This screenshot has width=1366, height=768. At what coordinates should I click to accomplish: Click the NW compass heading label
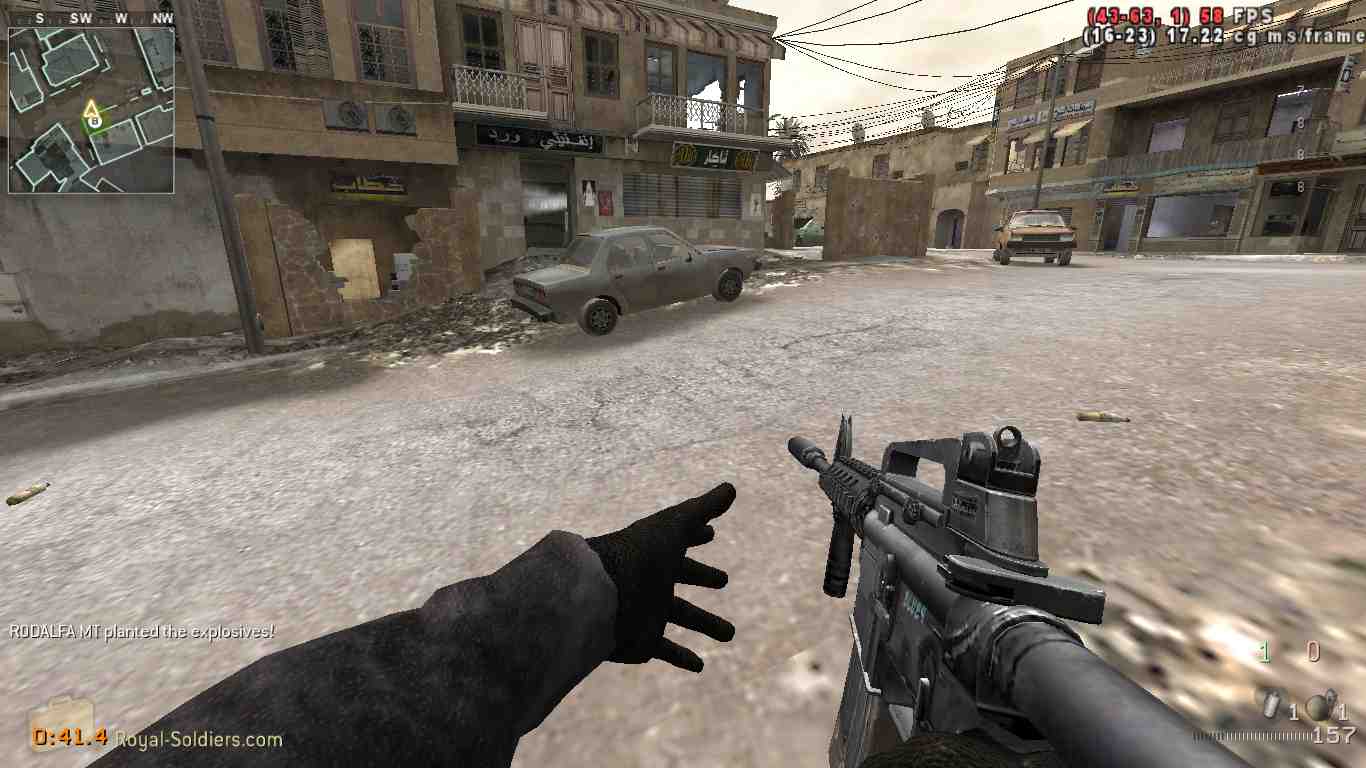click(x=163, y=17)
